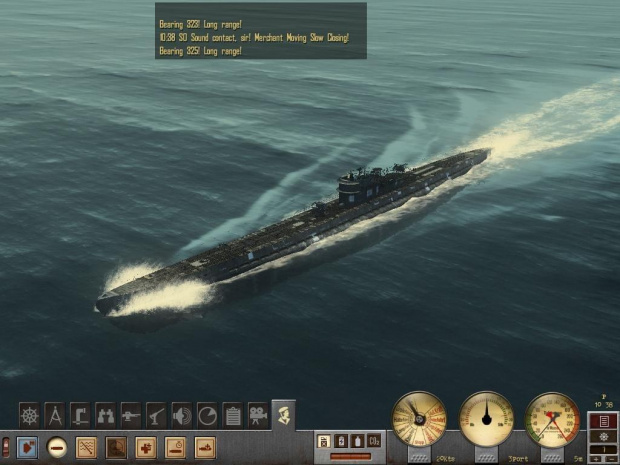Click the engine telegraph speed dial

click(x=419, y=419)
